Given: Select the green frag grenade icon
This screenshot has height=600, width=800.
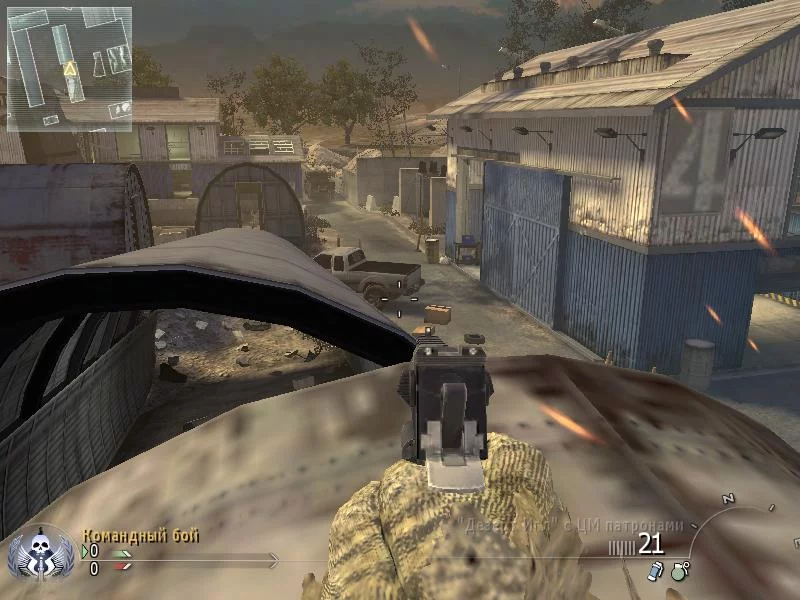Looking at the screenshot, I should tap(680, 572).
